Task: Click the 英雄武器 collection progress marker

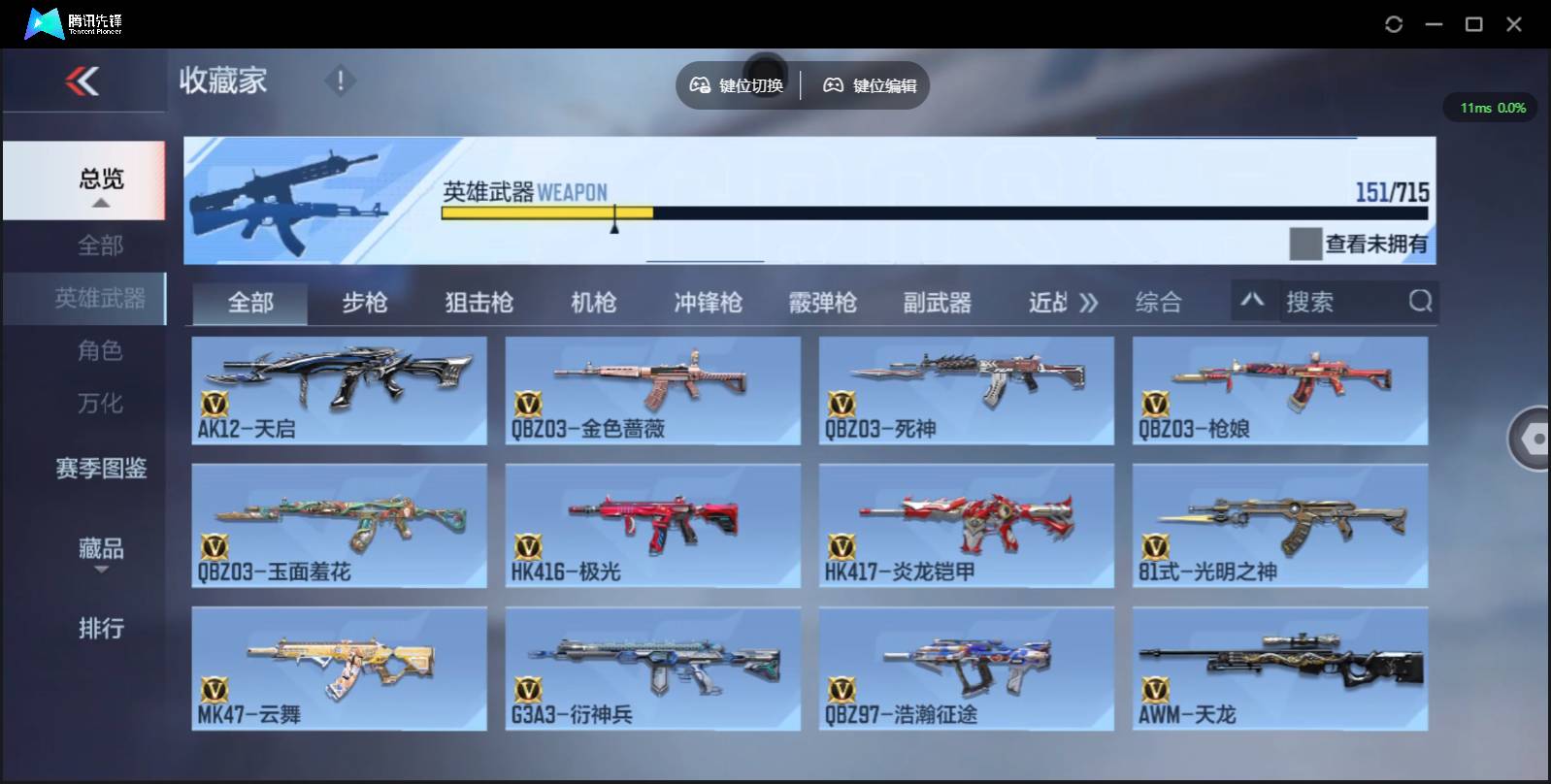Action: pyautogui.click(x=615, y=218)
